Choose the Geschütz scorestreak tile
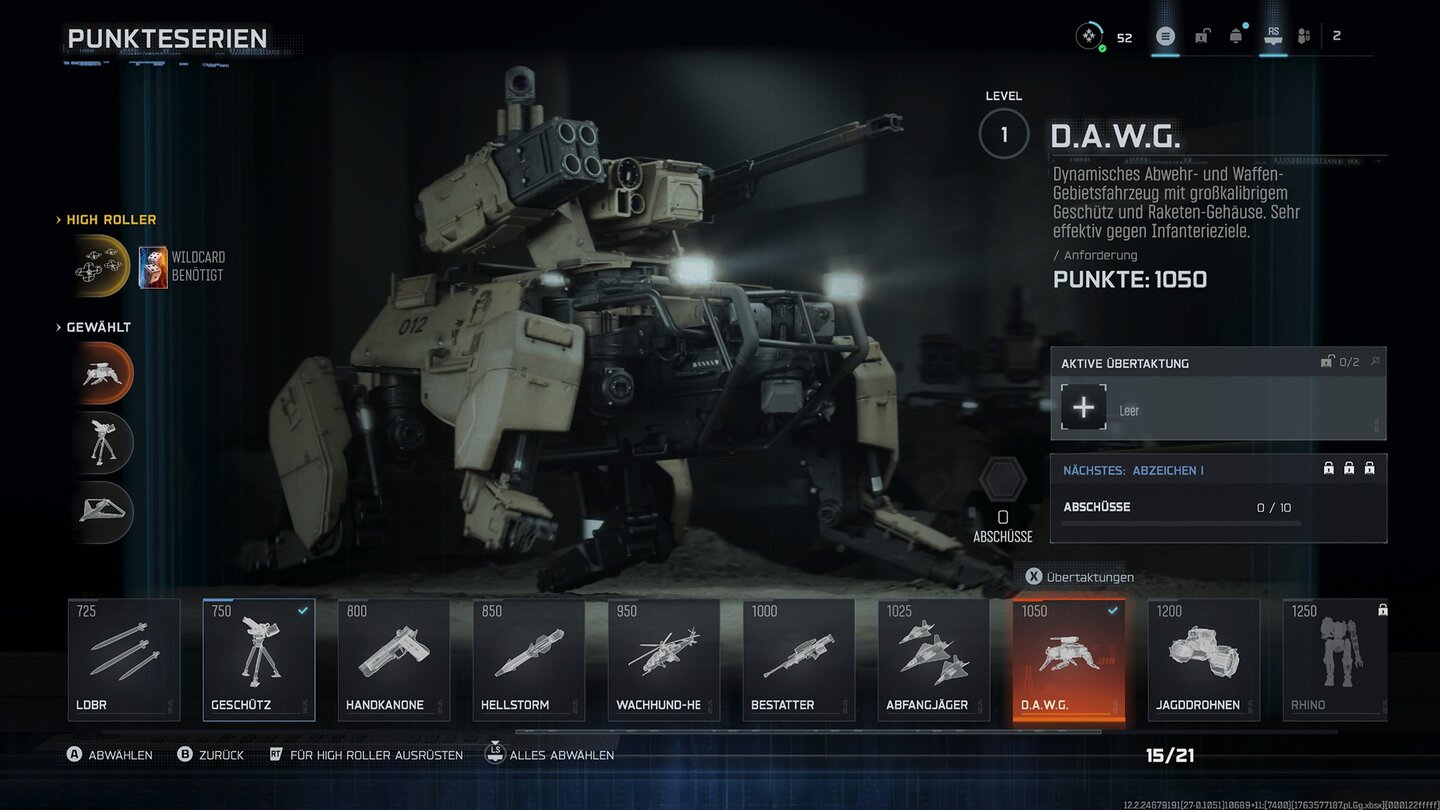This screenshot has width=1440, height=810. 259,659
